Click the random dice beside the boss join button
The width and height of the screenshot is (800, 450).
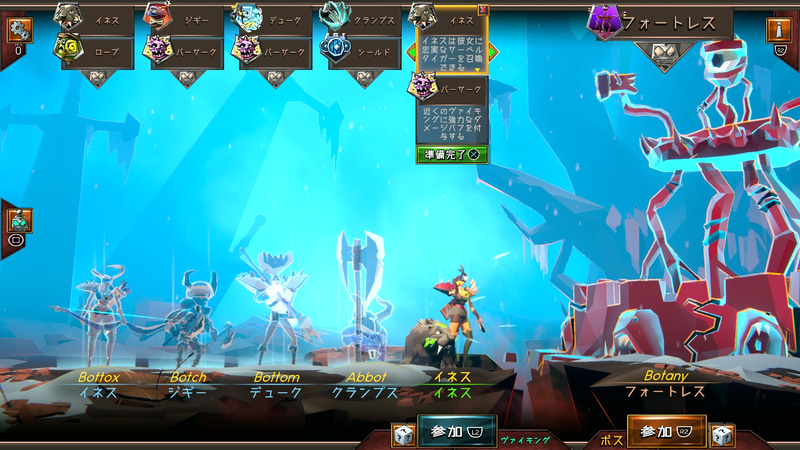[722, 435]
